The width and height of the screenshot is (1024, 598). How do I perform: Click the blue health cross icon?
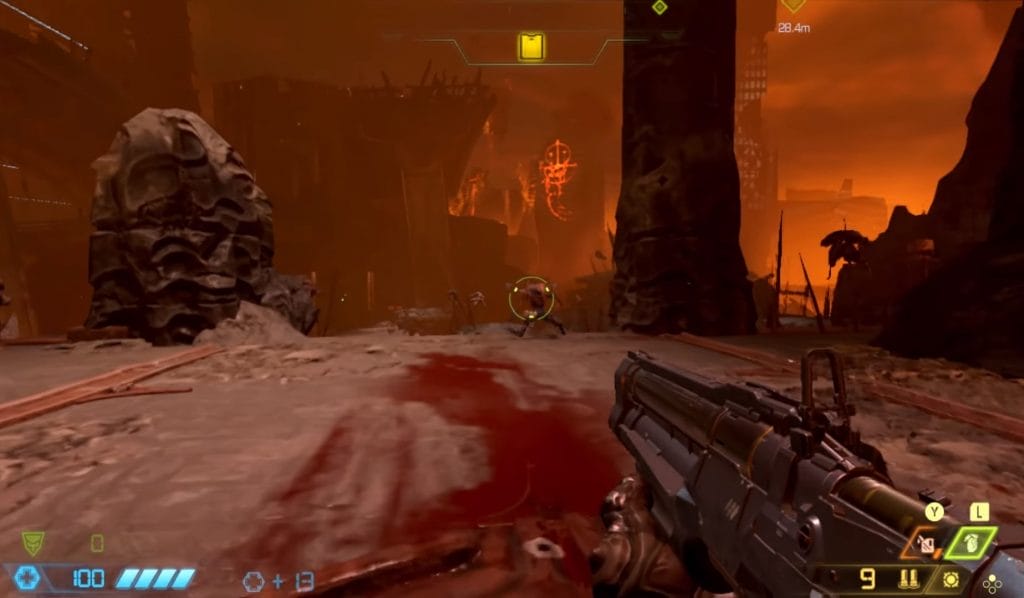(28, 578)
